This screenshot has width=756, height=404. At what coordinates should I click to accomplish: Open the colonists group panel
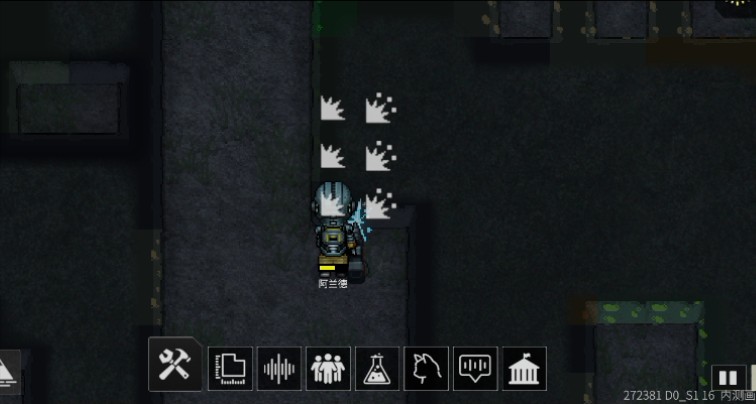328,369
